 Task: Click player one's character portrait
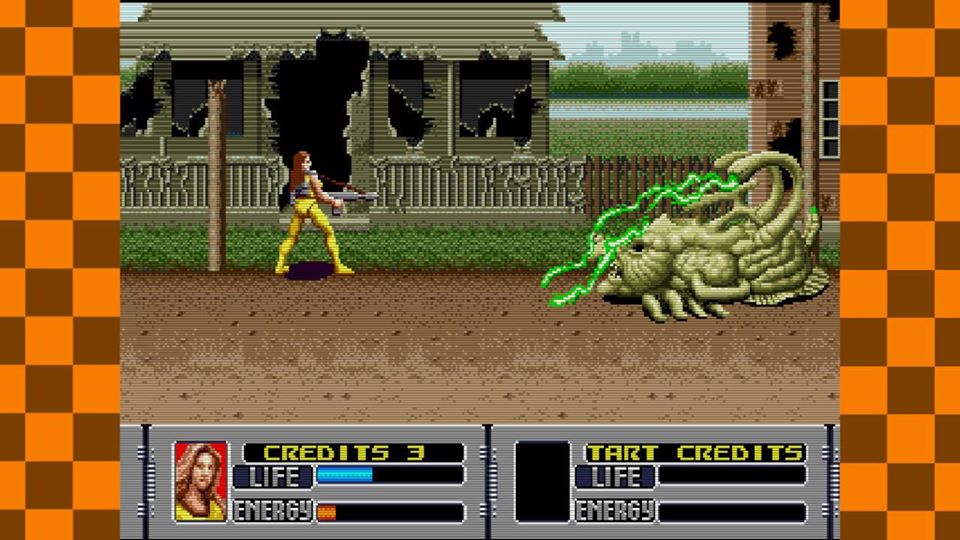click(x=200, y=481)
